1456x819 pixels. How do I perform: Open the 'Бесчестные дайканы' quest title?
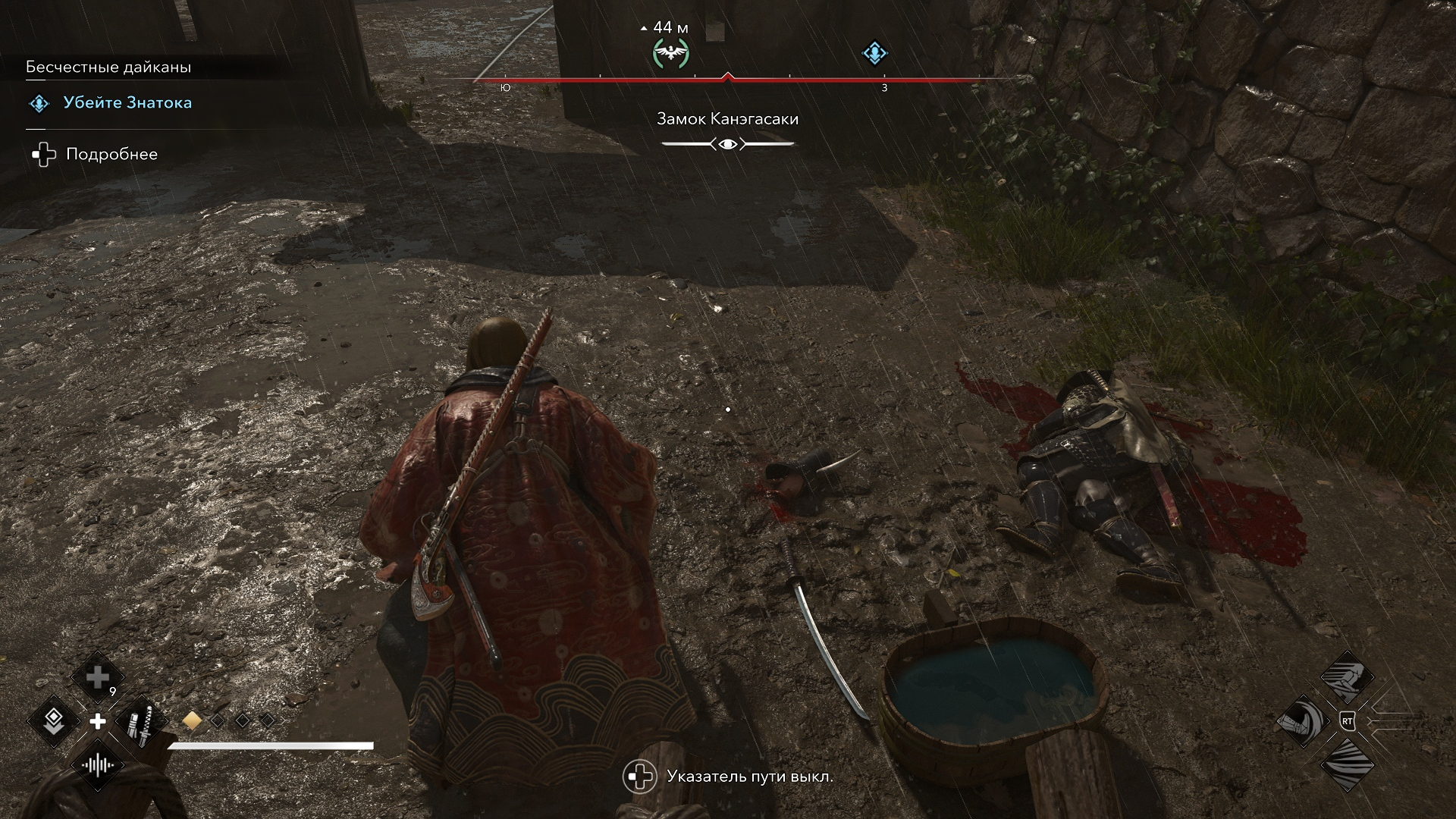click(108, 67)
